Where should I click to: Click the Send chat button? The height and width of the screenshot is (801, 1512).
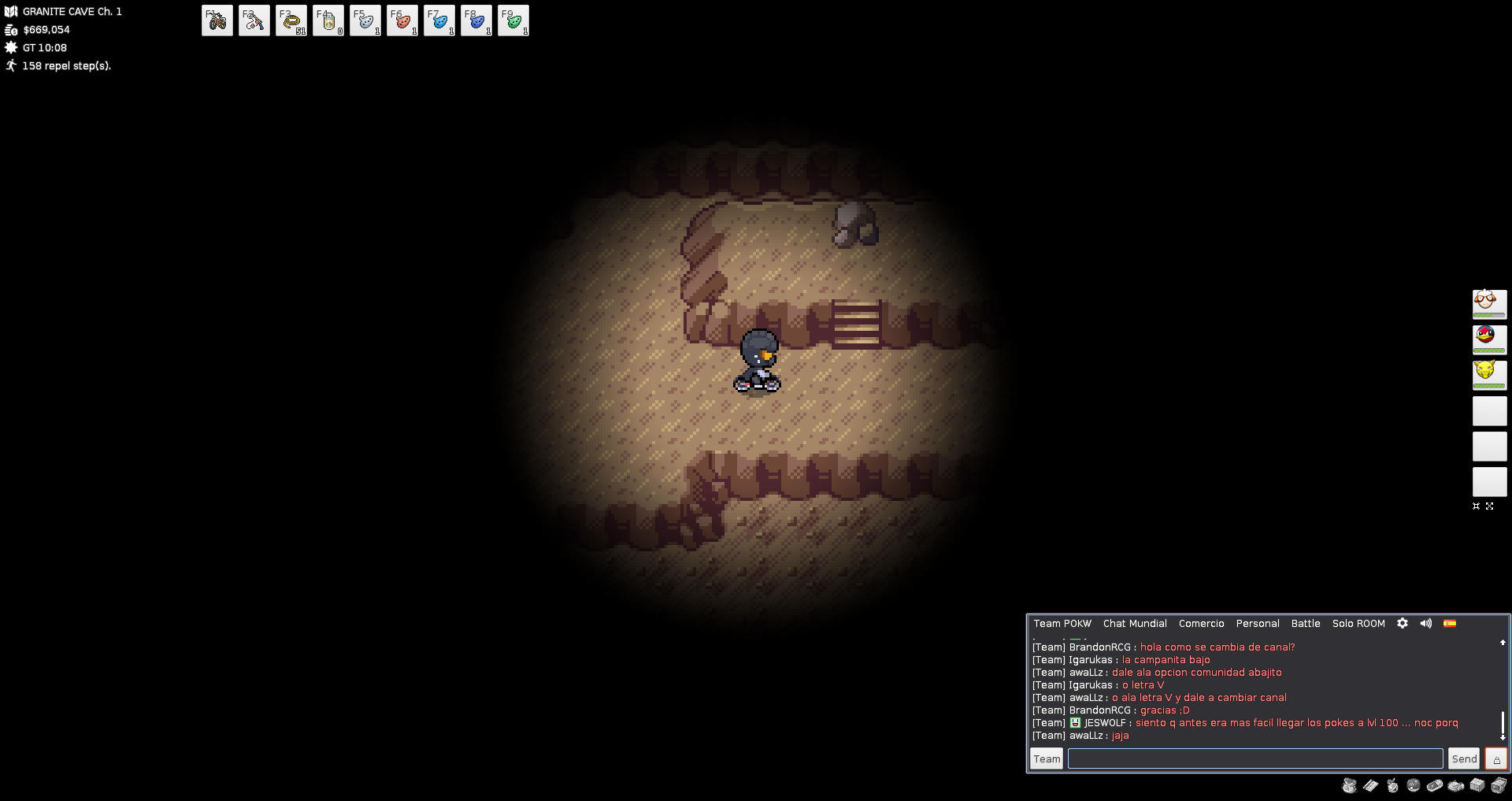1464,758
